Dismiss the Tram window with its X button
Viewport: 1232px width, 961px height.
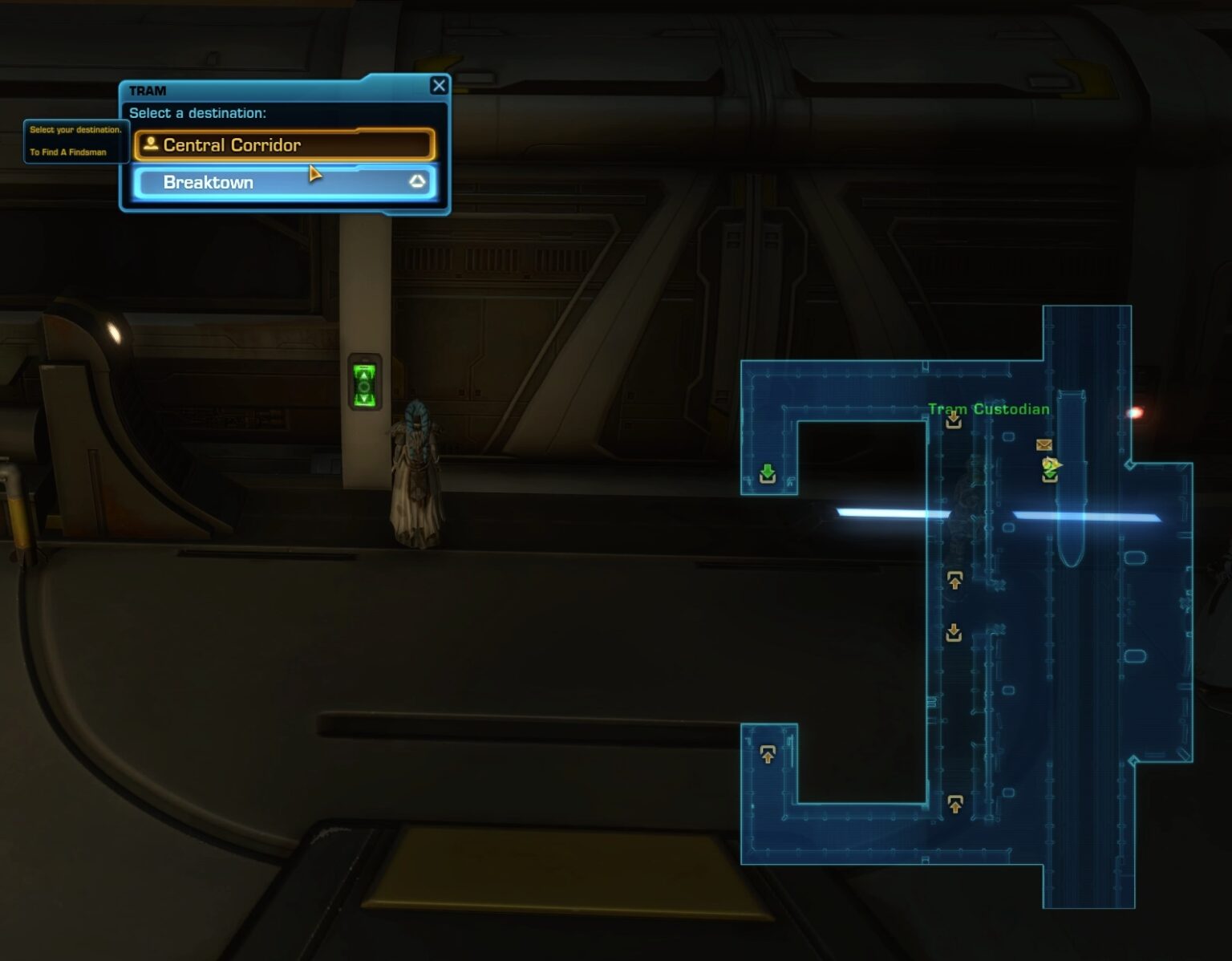440,86
